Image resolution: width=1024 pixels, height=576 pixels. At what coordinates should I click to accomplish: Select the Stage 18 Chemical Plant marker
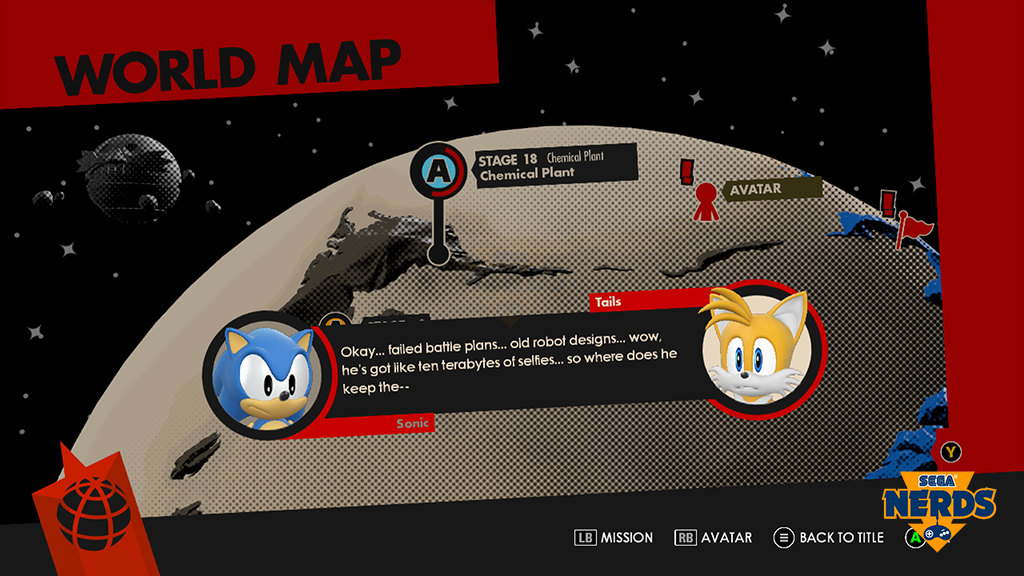tap(438, 171)
